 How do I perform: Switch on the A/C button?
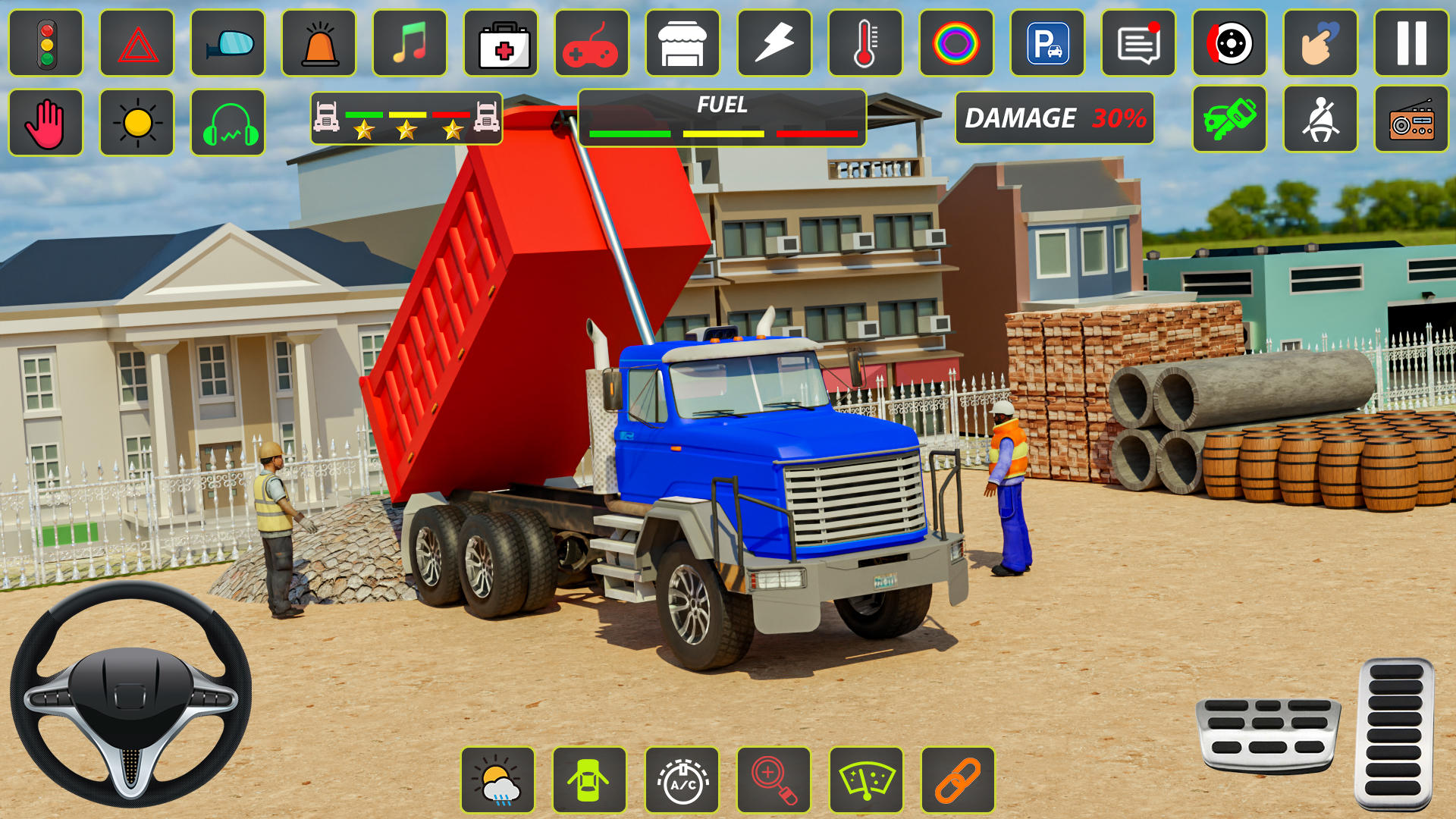pyautogui.click(x=682, y=780)
